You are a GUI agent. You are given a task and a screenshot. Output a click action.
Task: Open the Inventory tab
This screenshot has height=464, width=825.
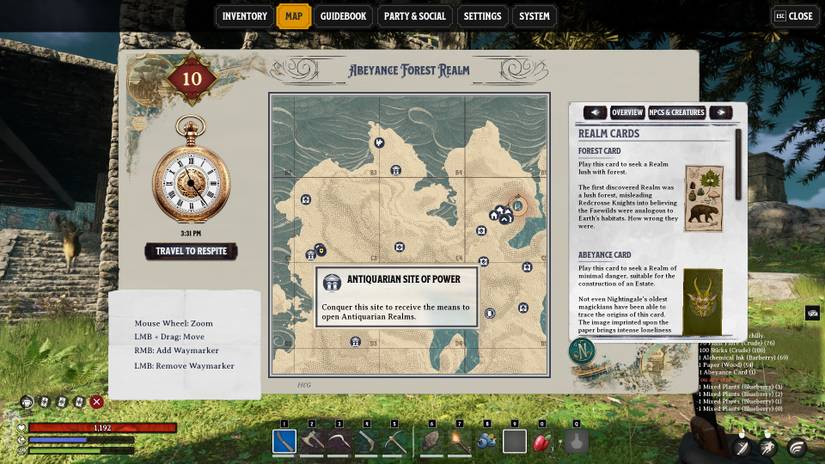(244, 16)
